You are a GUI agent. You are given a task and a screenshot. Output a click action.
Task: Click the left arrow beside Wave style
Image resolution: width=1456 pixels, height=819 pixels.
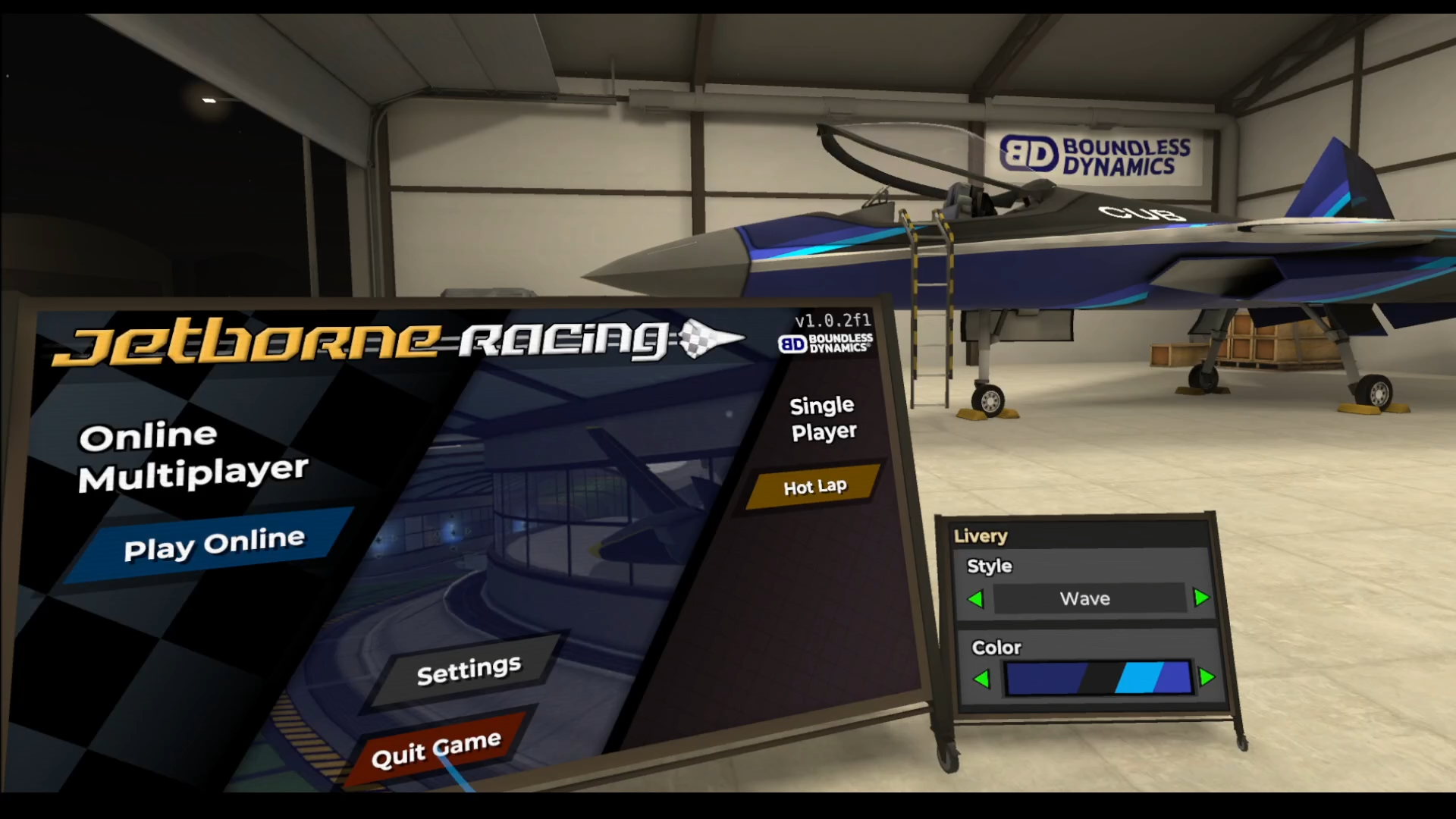pyautogui.click(x=978, y=598)
